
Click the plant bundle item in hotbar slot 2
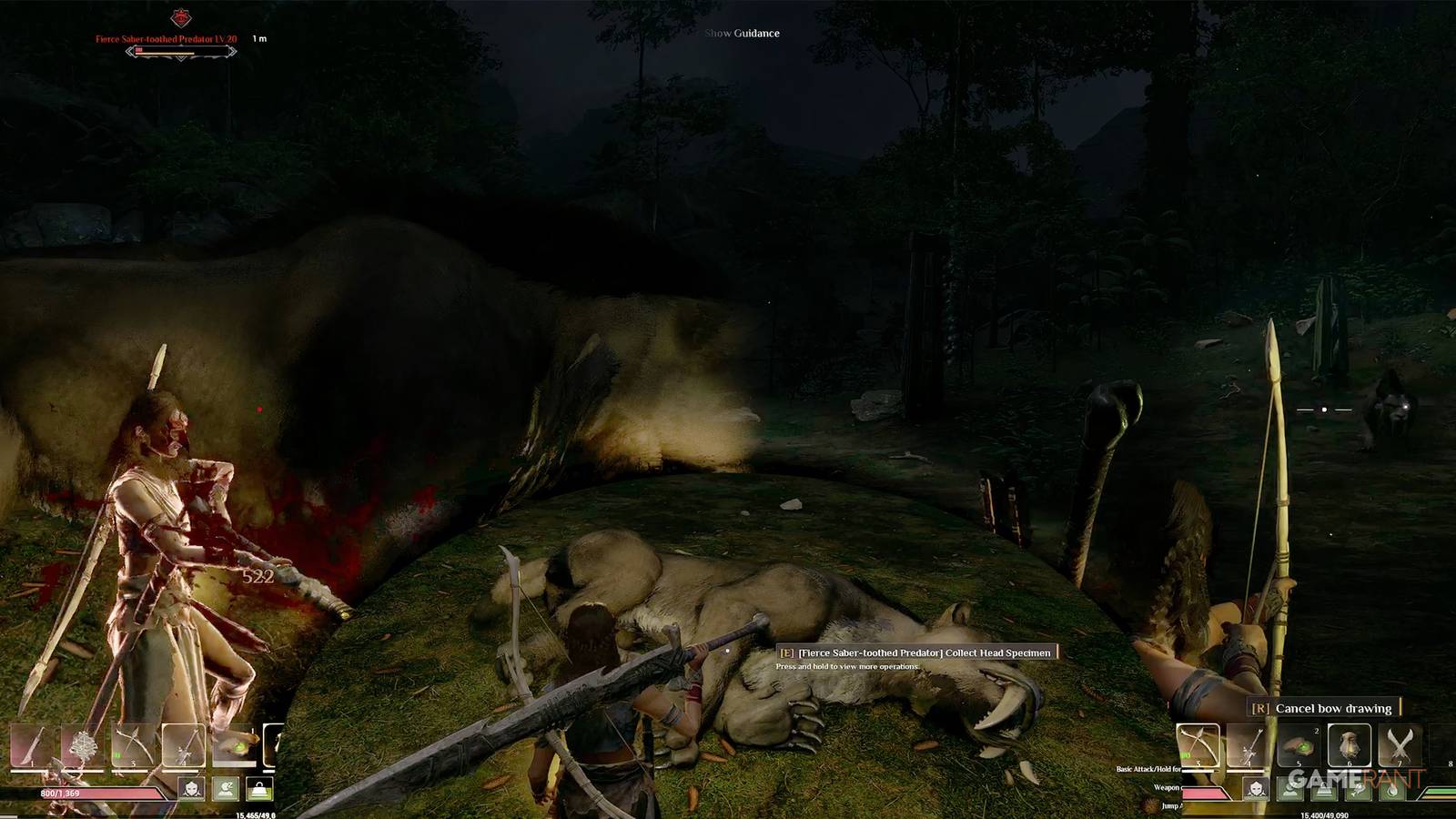83,744
